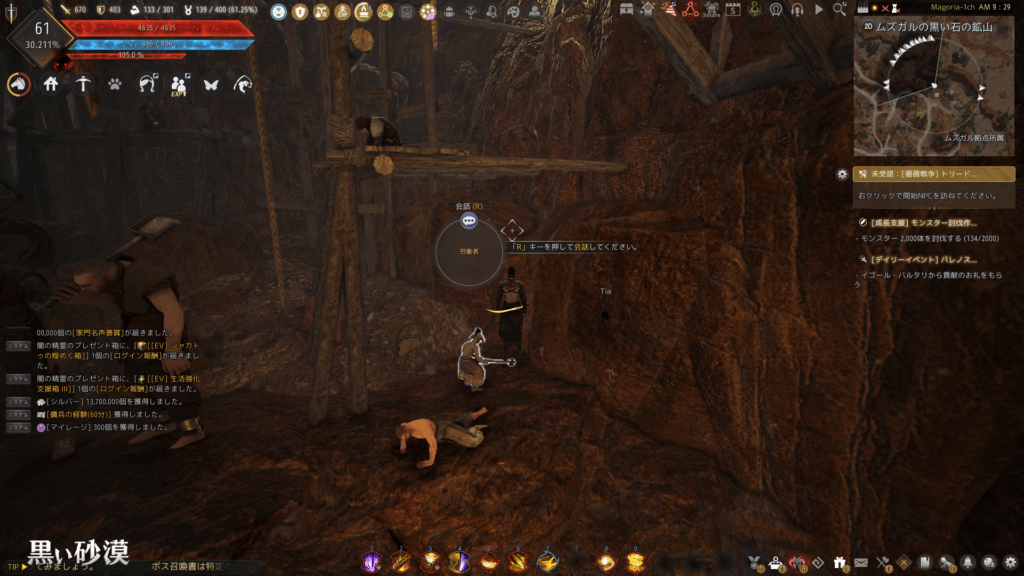1024x576 pixels.
Task: Select the pickaxe worker icon
Action: [83, 85]
